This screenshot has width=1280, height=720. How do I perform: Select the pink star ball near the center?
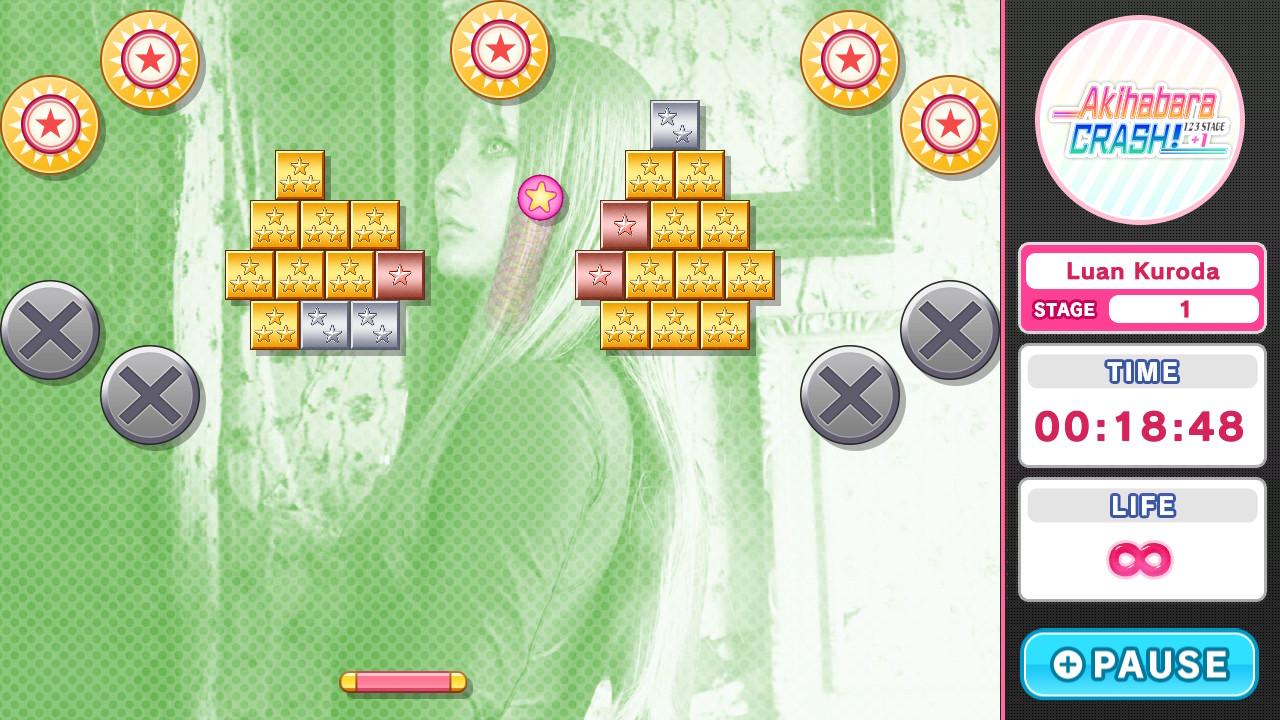pos(539,197)
